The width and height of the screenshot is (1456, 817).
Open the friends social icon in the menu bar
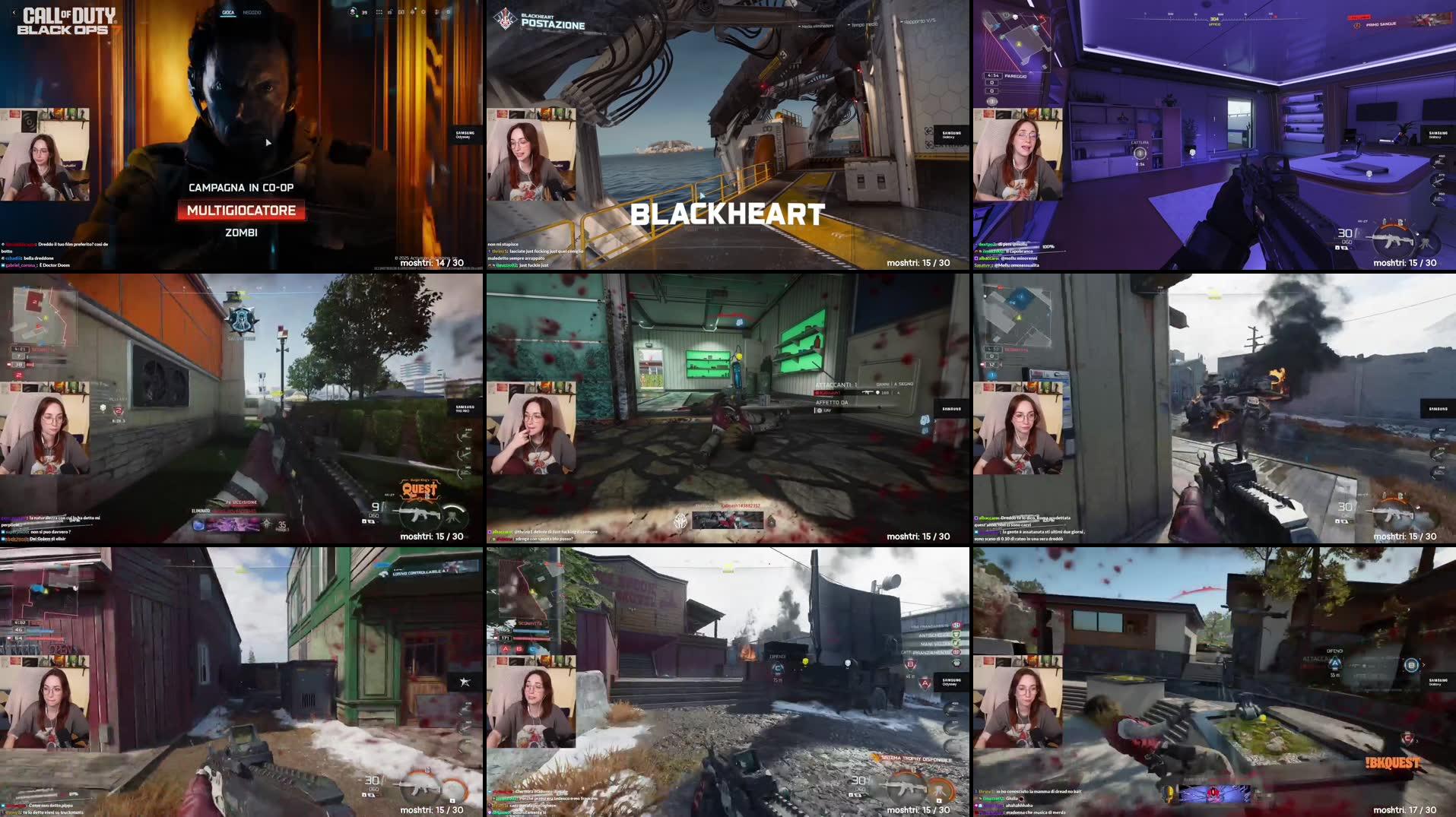(436, 12)
